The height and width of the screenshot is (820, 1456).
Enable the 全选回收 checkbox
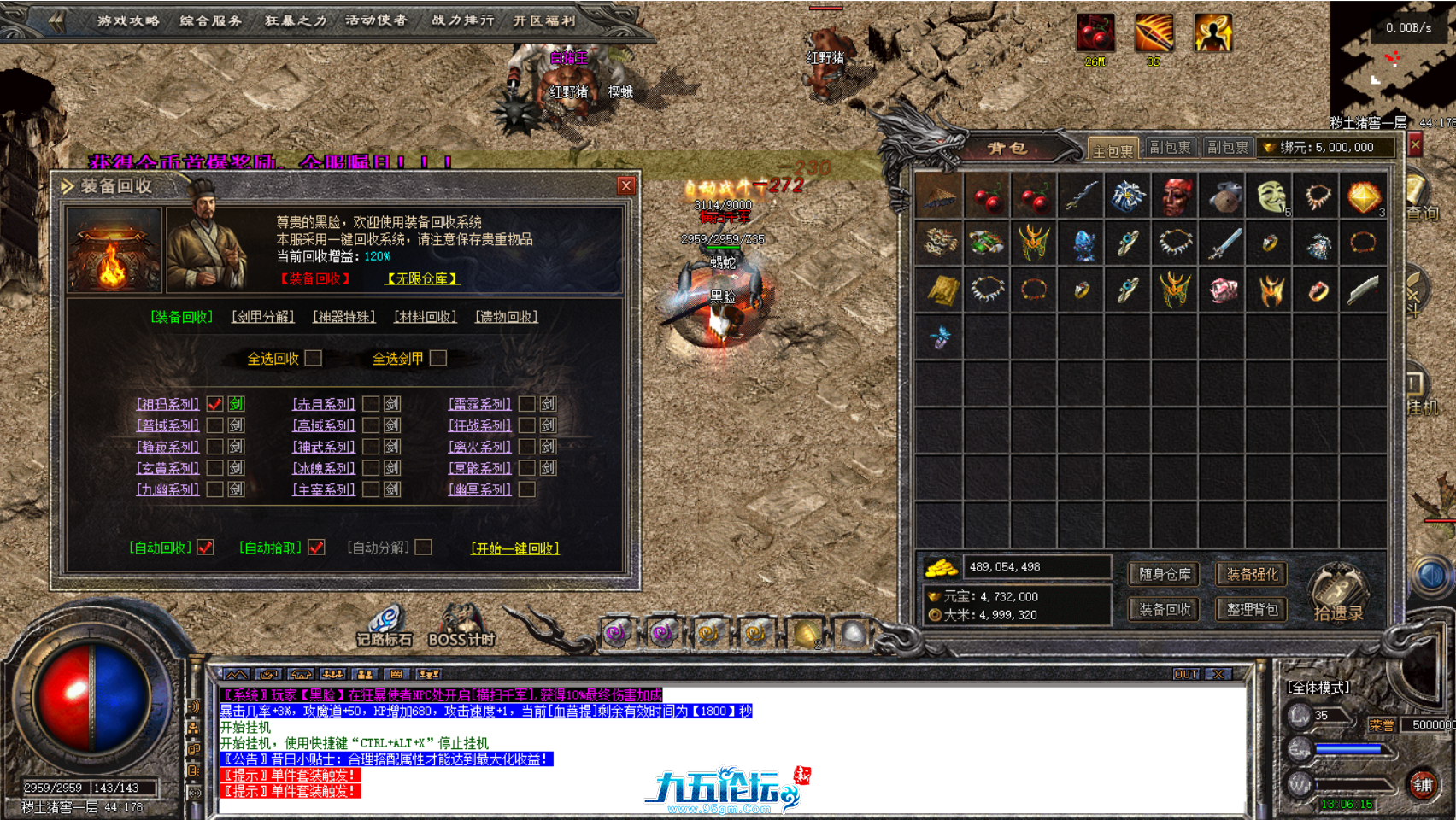[x=314, y=359]
